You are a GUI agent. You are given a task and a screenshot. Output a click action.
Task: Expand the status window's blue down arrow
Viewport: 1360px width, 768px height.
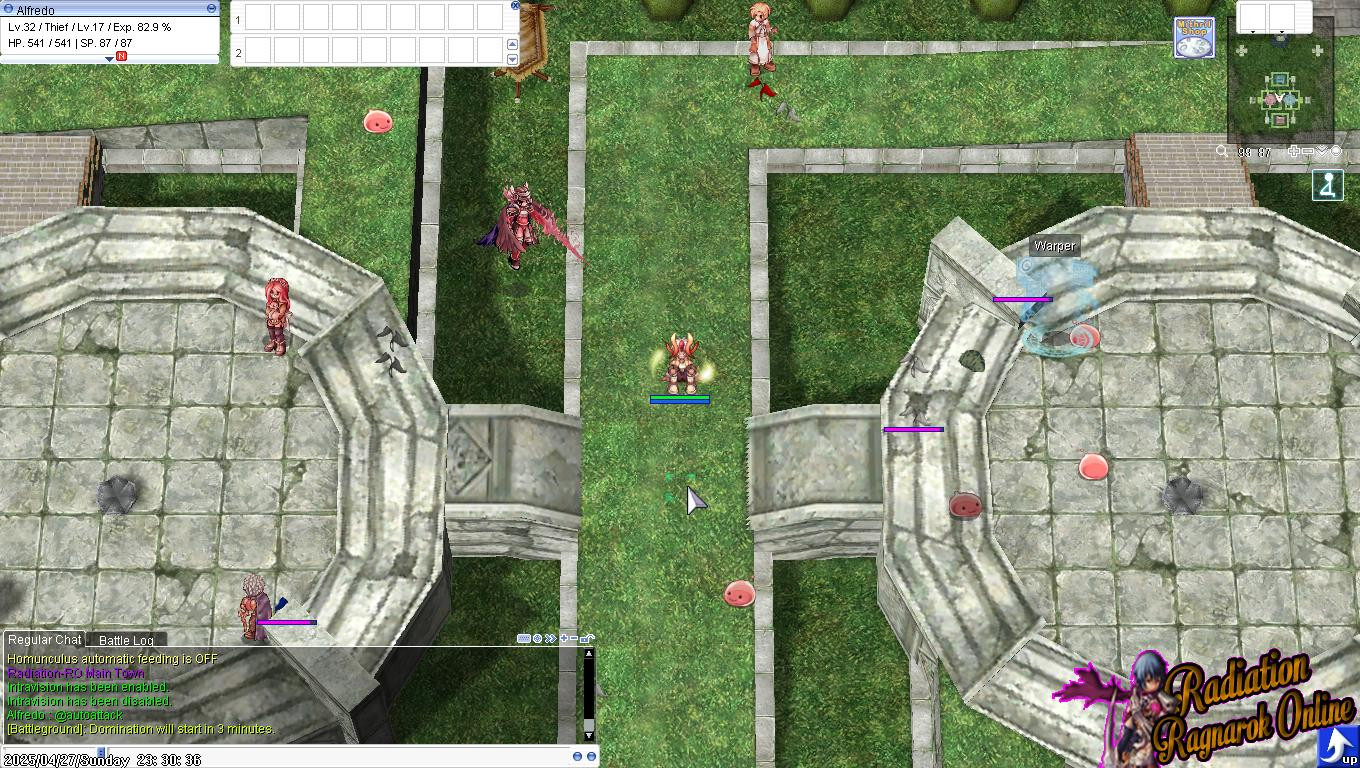click(x=110, y=59)
